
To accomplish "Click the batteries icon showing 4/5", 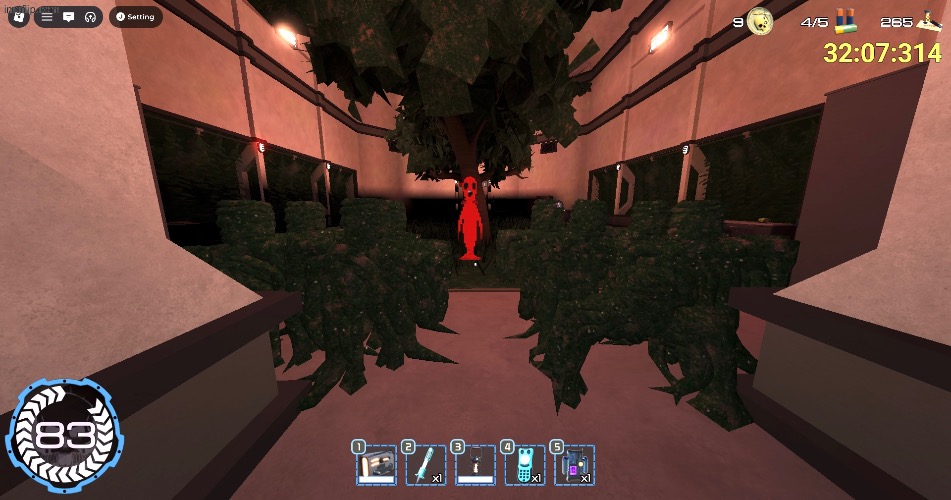I will 844,21.
